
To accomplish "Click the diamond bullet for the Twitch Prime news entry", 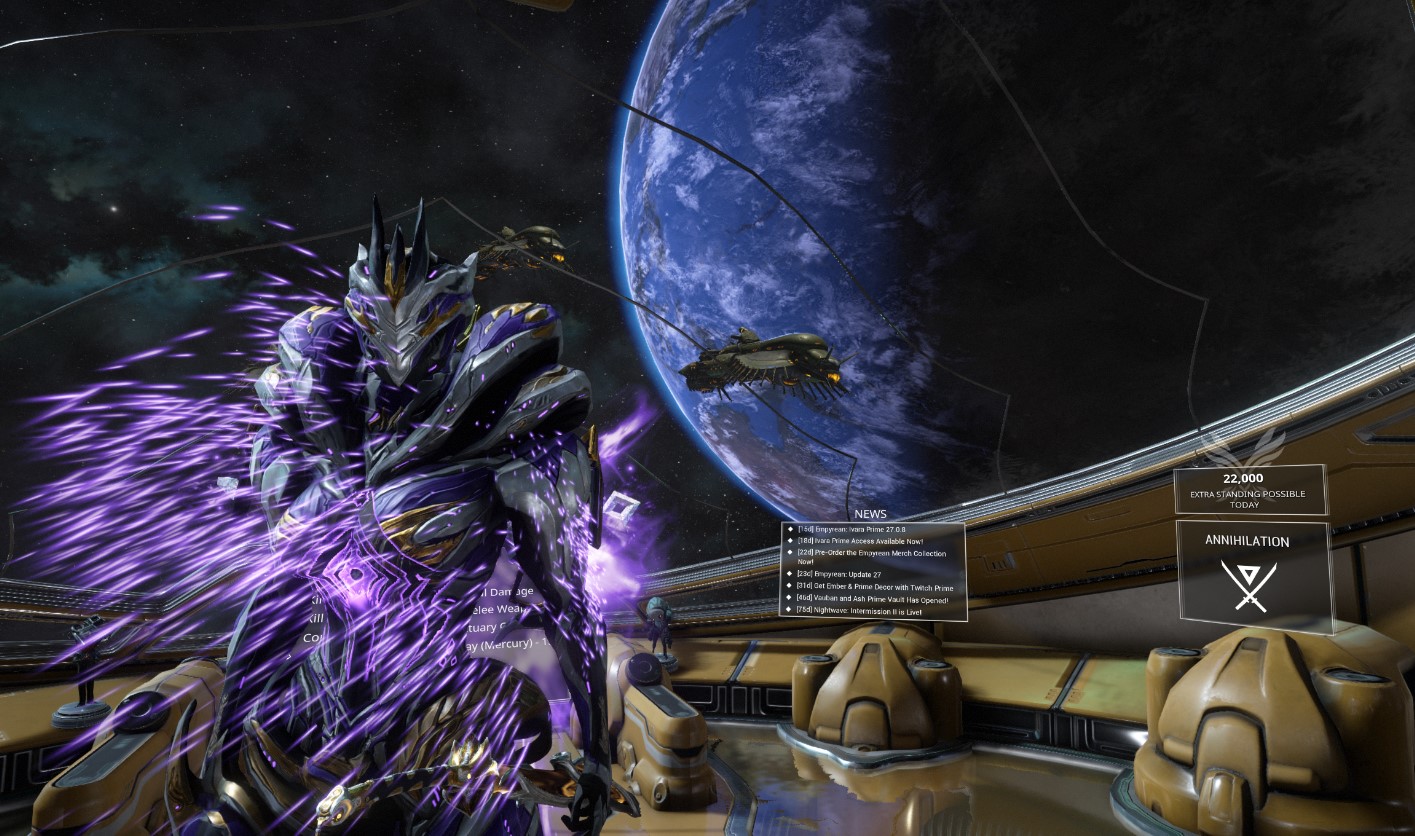I will pyautogui.click(x=790, y=586).
